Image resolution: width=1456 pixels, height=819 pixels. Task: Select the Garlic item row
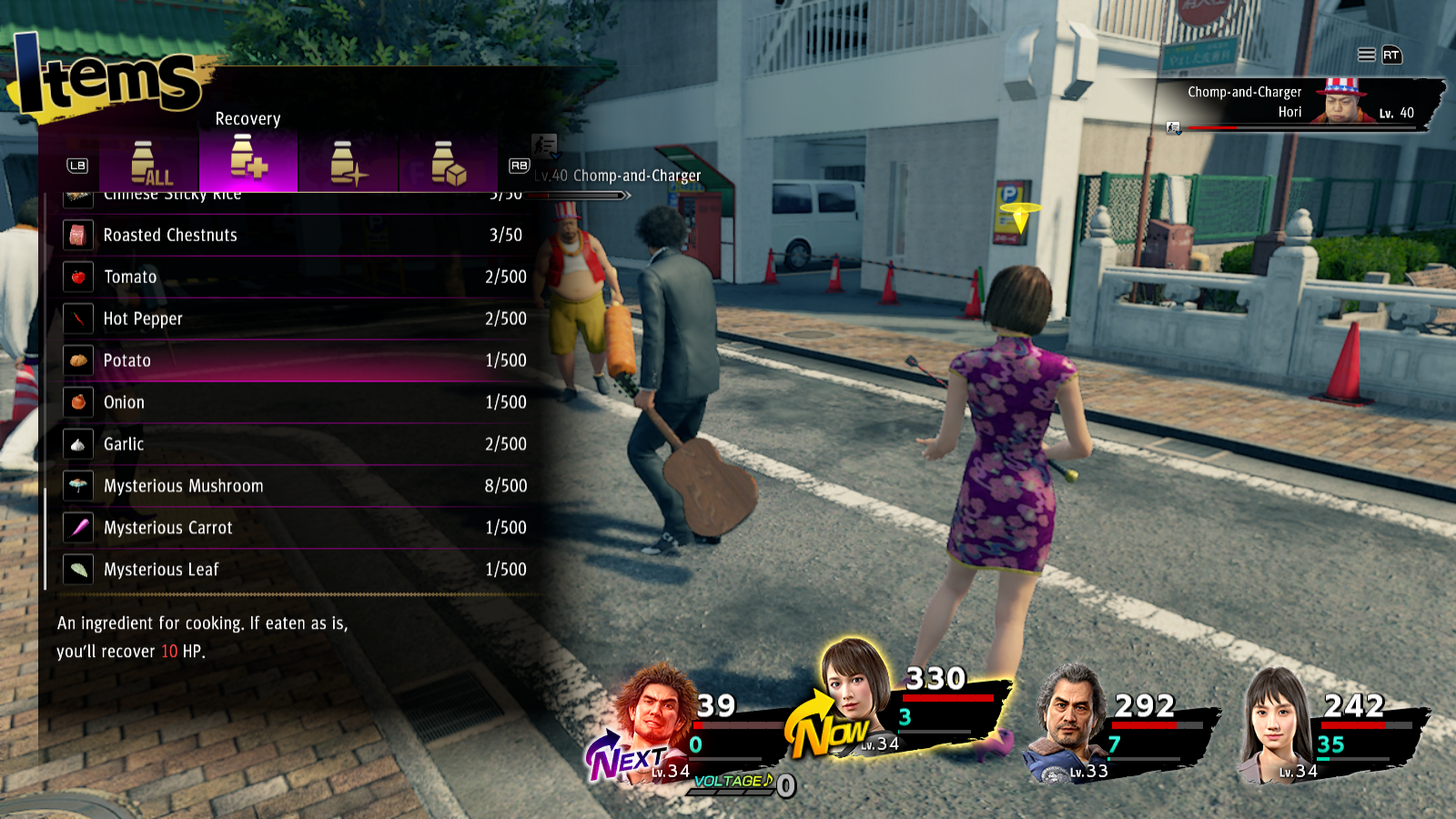[296, 444]
